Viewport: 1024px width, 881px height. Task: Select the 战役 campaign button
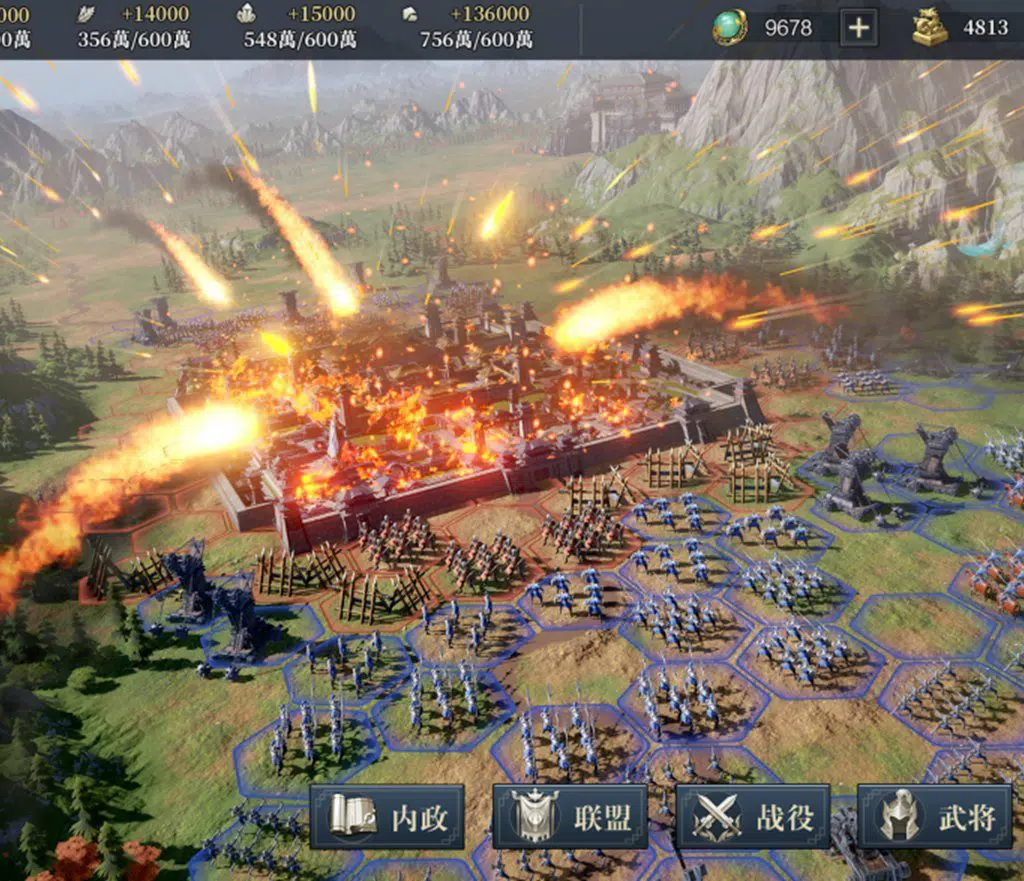tap(753, 817)
